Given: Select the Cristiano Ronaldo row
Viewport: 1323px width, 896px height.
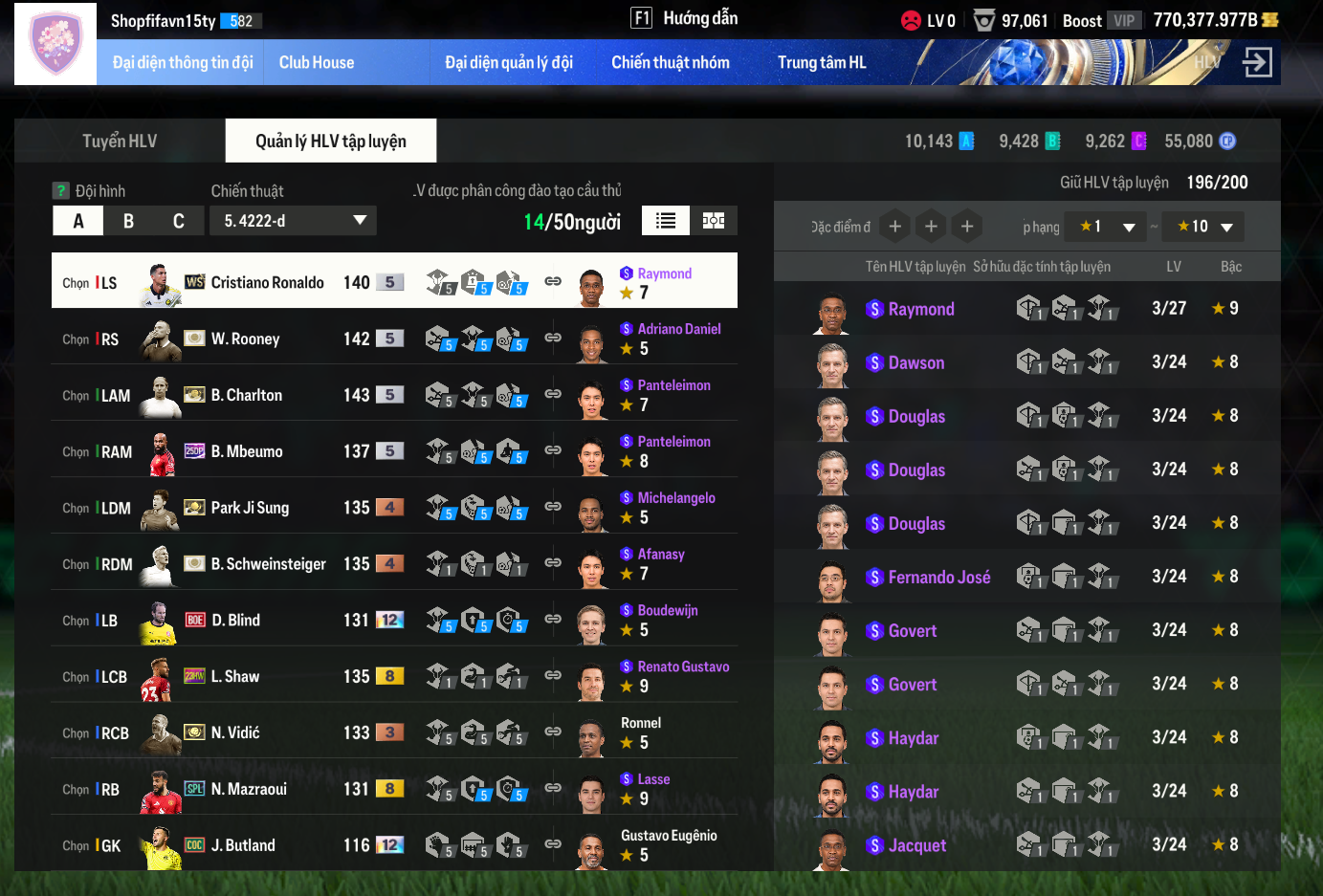Looking at the screenshot, I should click(x=268, y=282).
